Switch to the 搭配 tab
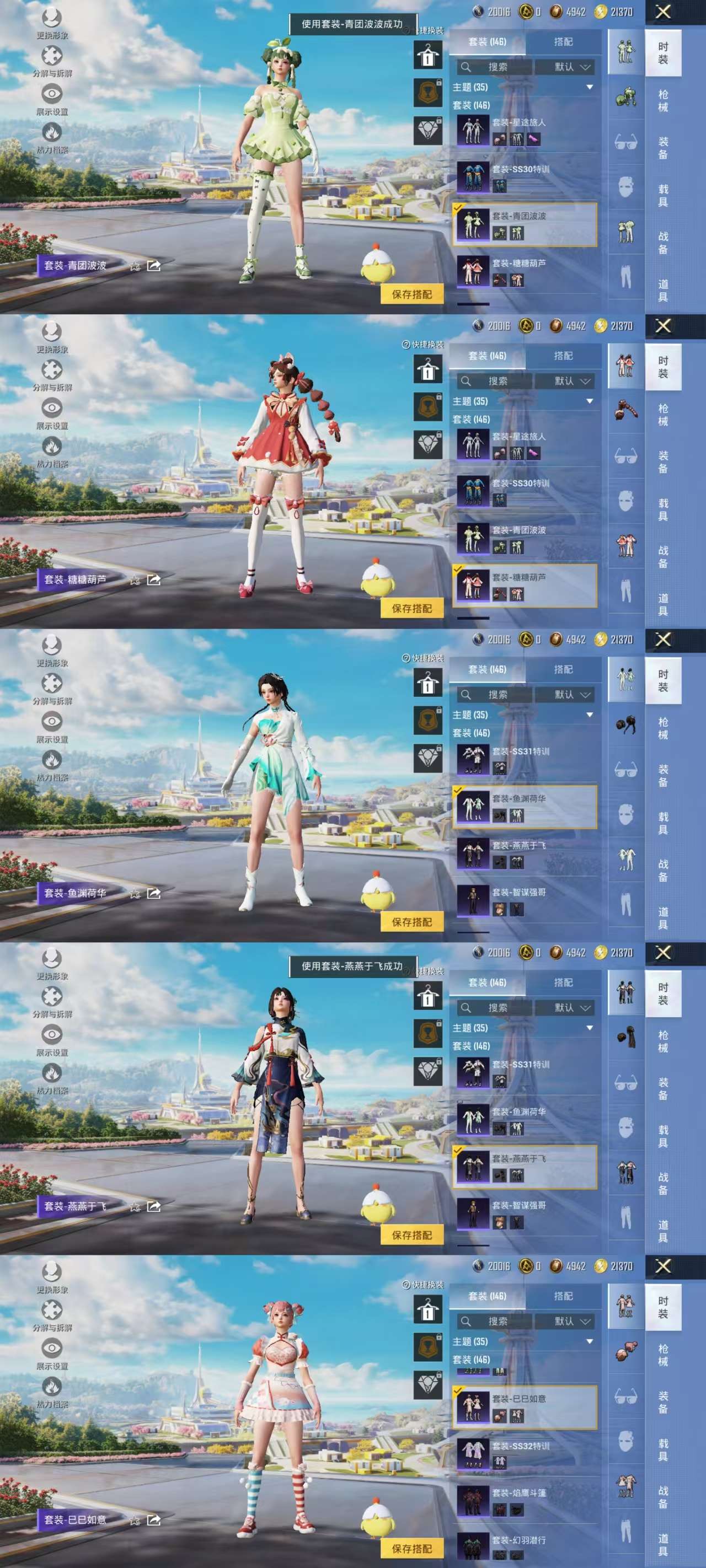The image size is (706, 1568). [563, 42]
